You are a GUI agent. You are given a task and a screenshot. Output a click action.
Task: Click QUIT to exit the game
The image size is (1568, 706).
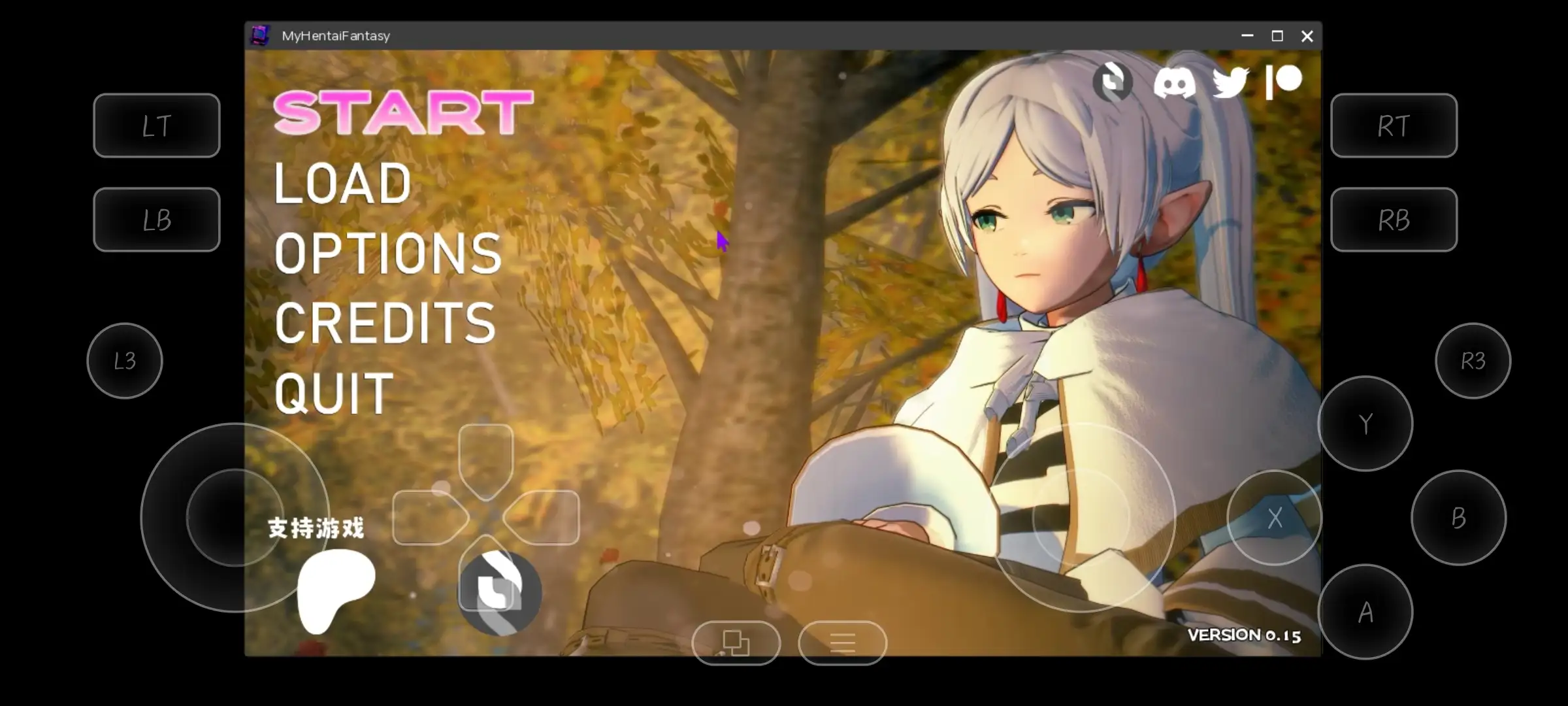tap(335, 393)
